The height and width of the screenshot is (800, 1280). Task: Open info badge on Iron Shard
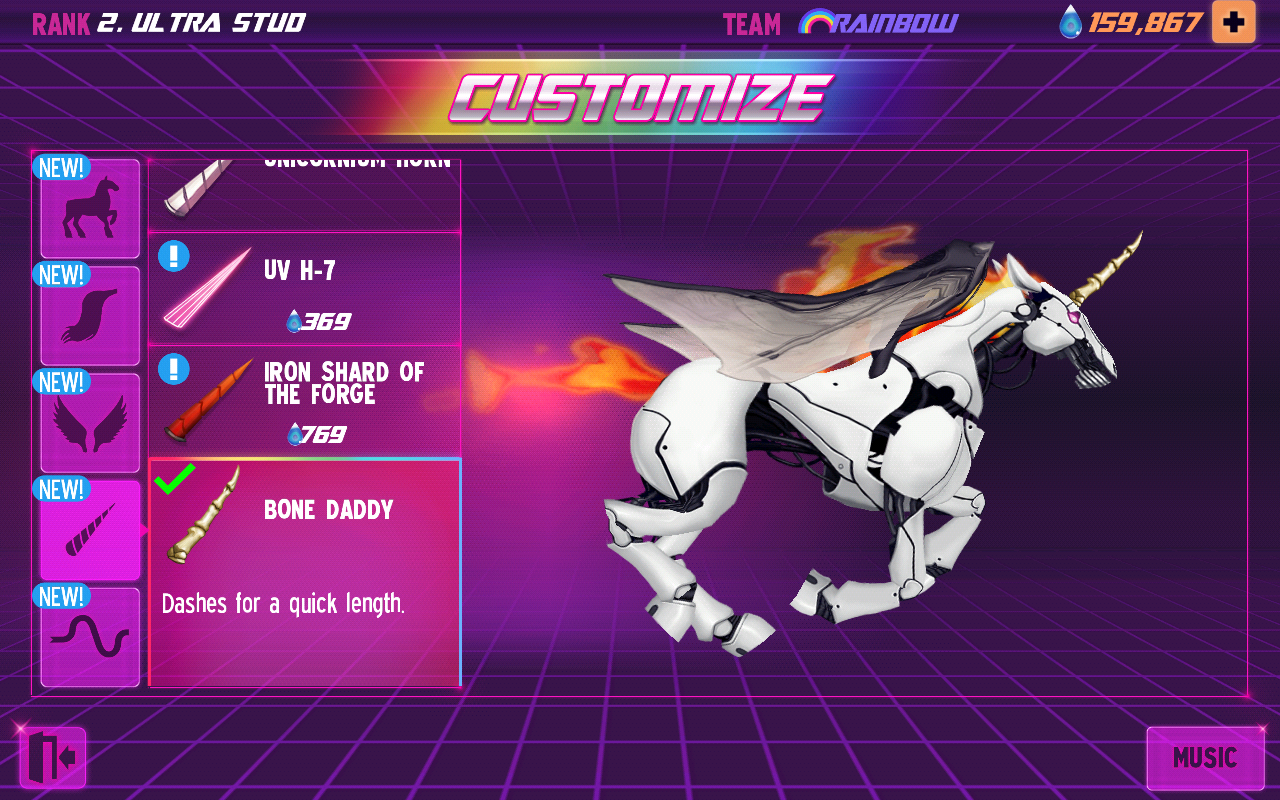174,370
